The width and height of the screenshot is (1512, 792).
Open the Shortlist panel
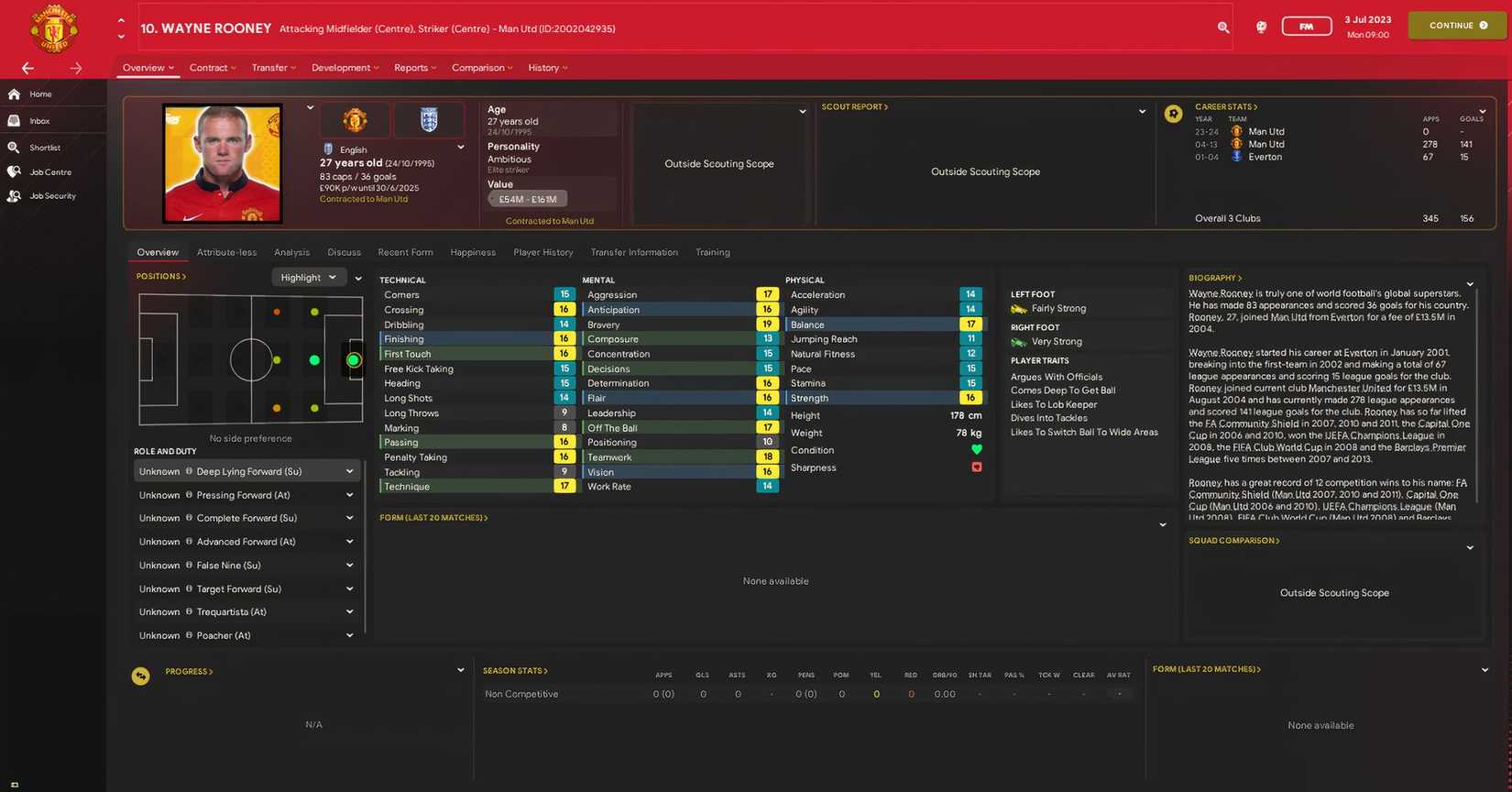(x=44, y=147)
